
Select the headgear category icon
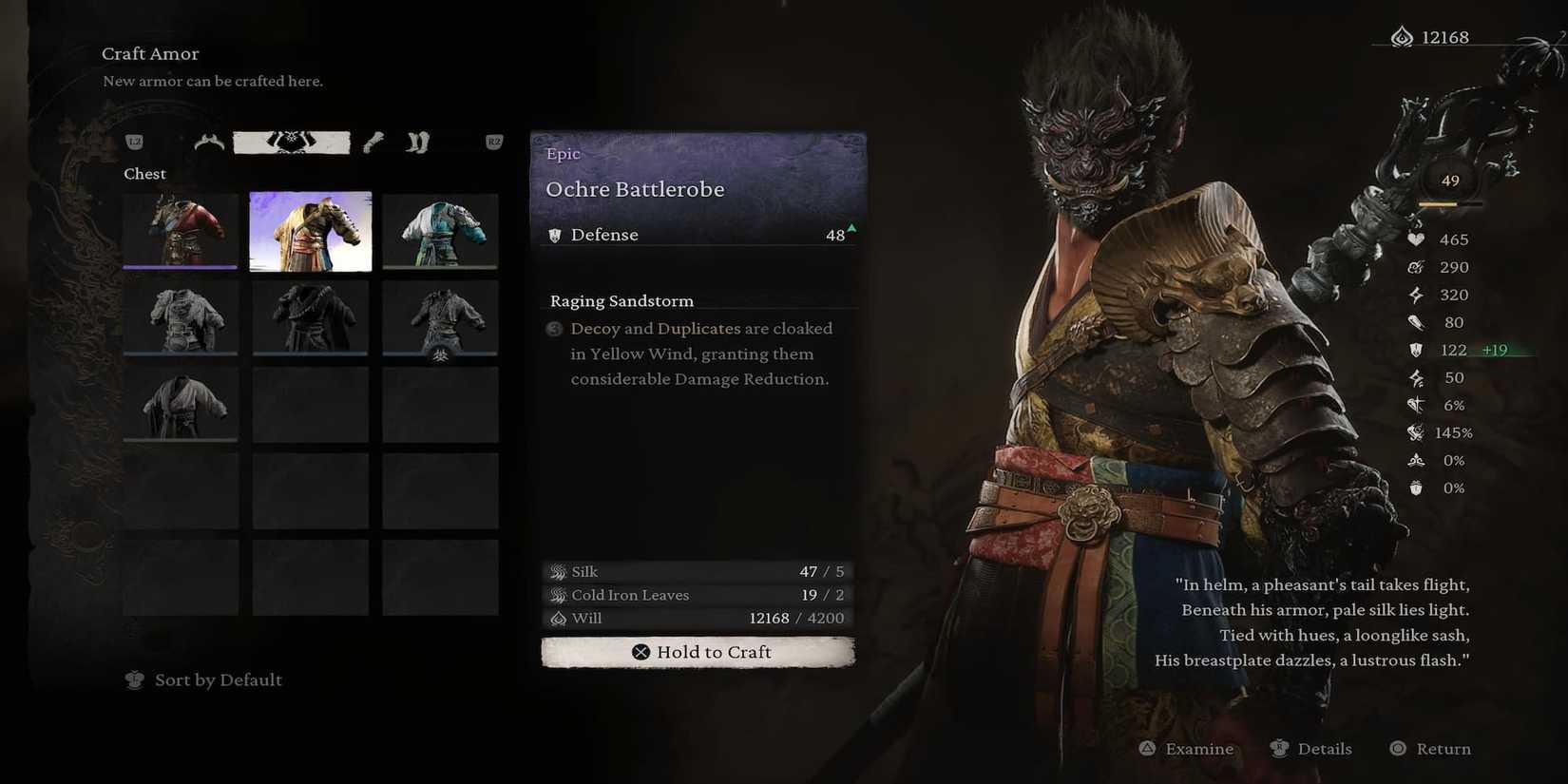coord(207,141)
